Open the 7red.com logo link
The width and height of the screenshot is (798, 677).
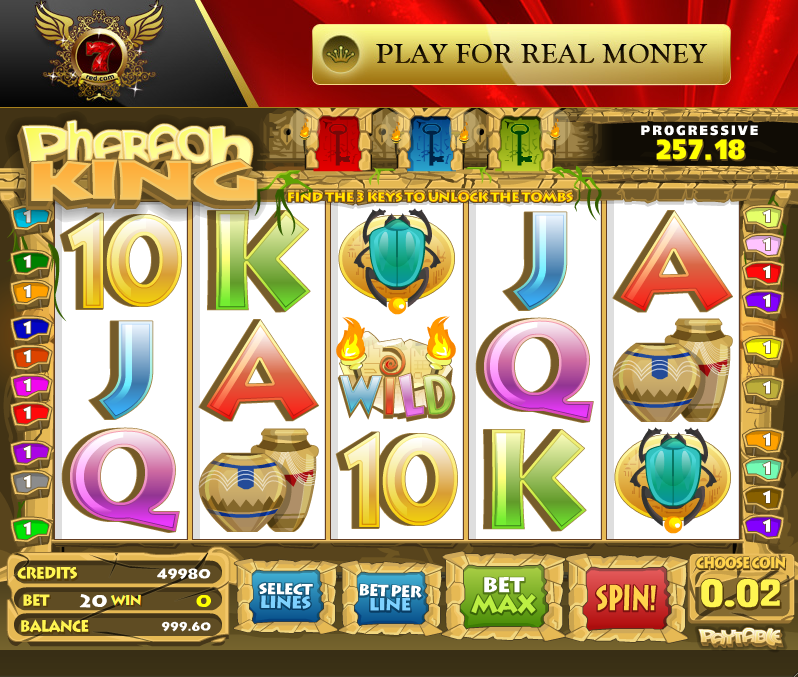[x=98, y=52]
